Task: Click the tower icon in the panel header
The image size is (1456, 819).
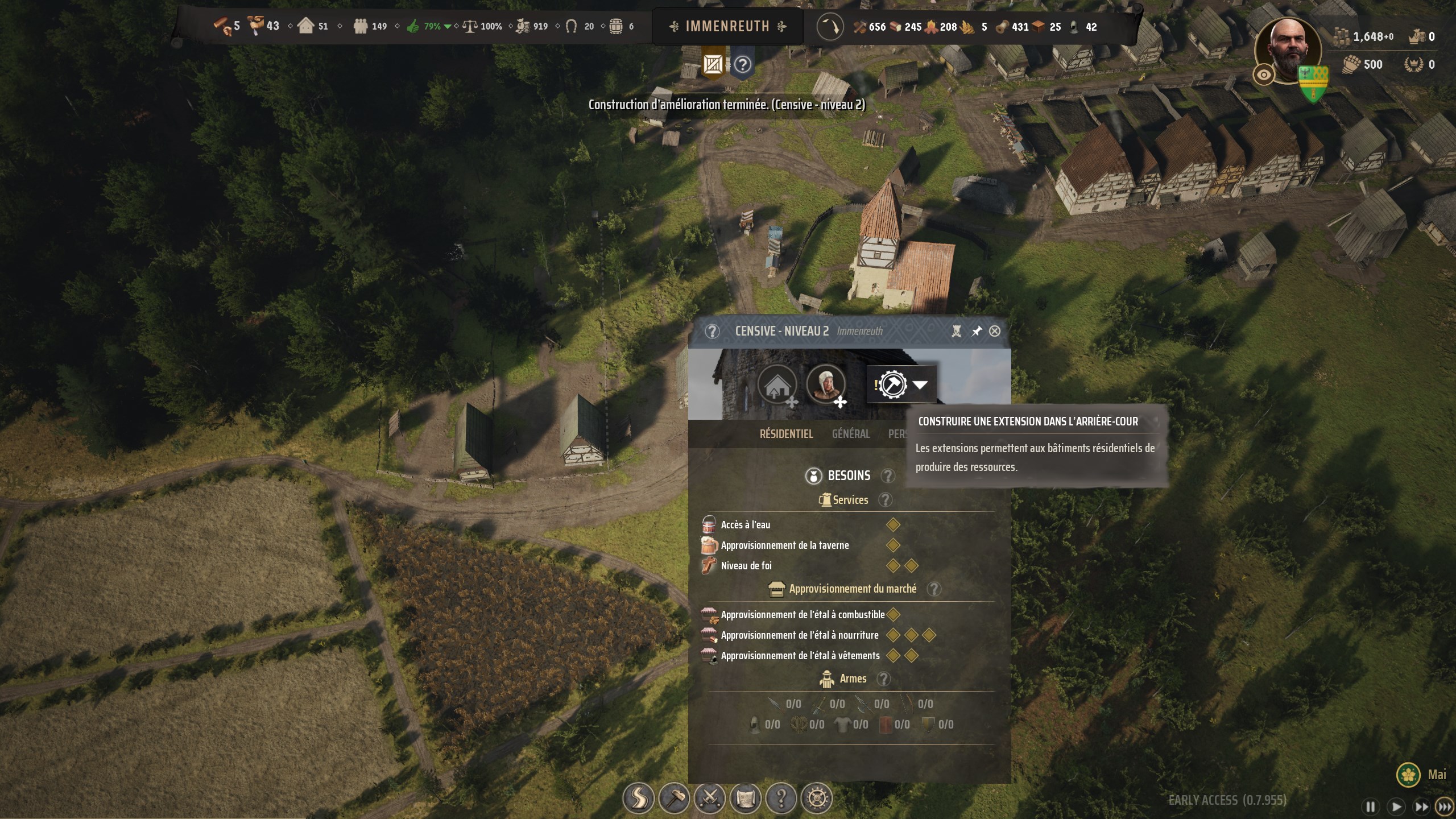Action: (957, 331)
